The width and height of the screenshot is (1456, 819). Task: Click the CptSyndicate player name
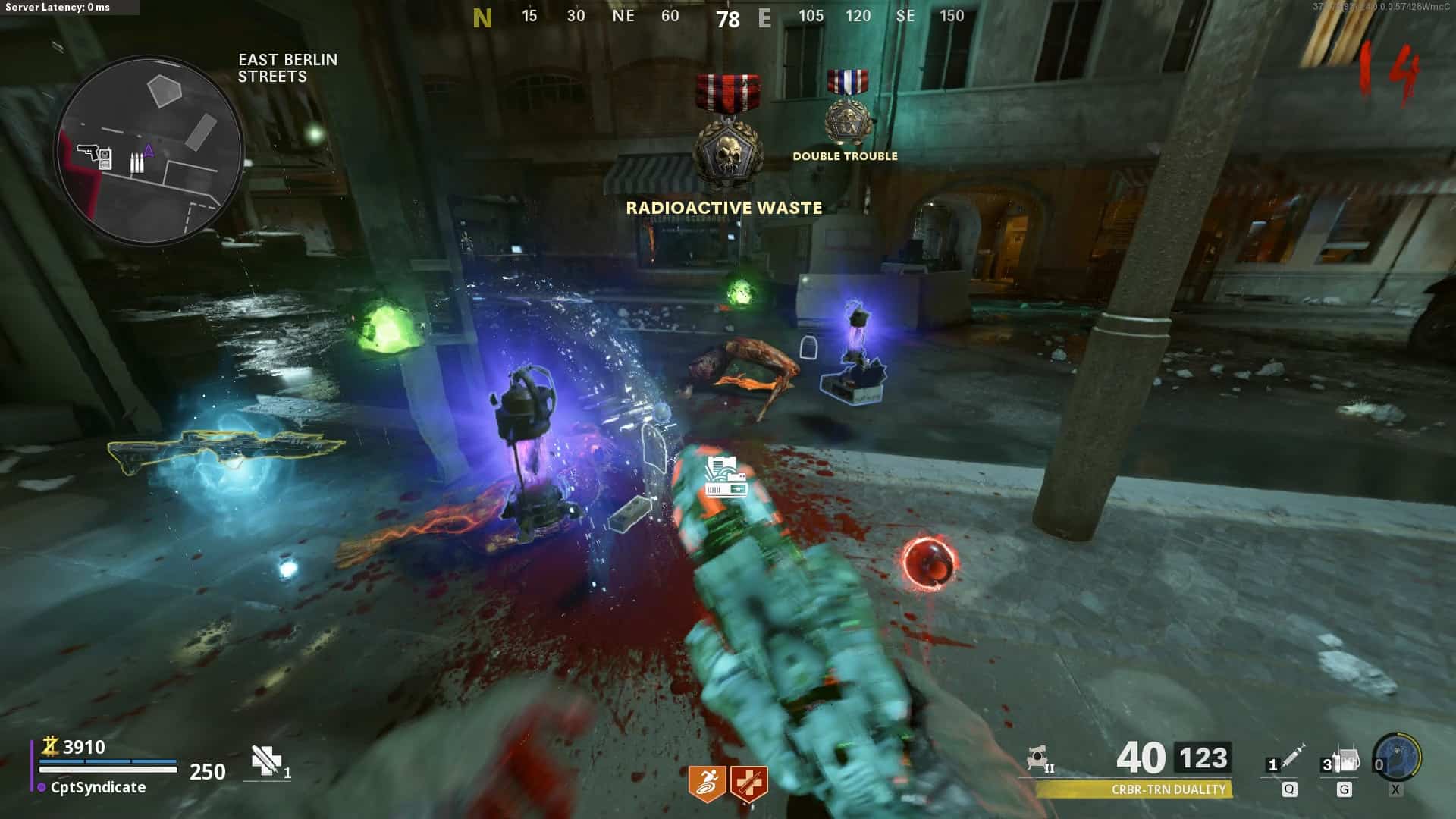tap(98, 788)
